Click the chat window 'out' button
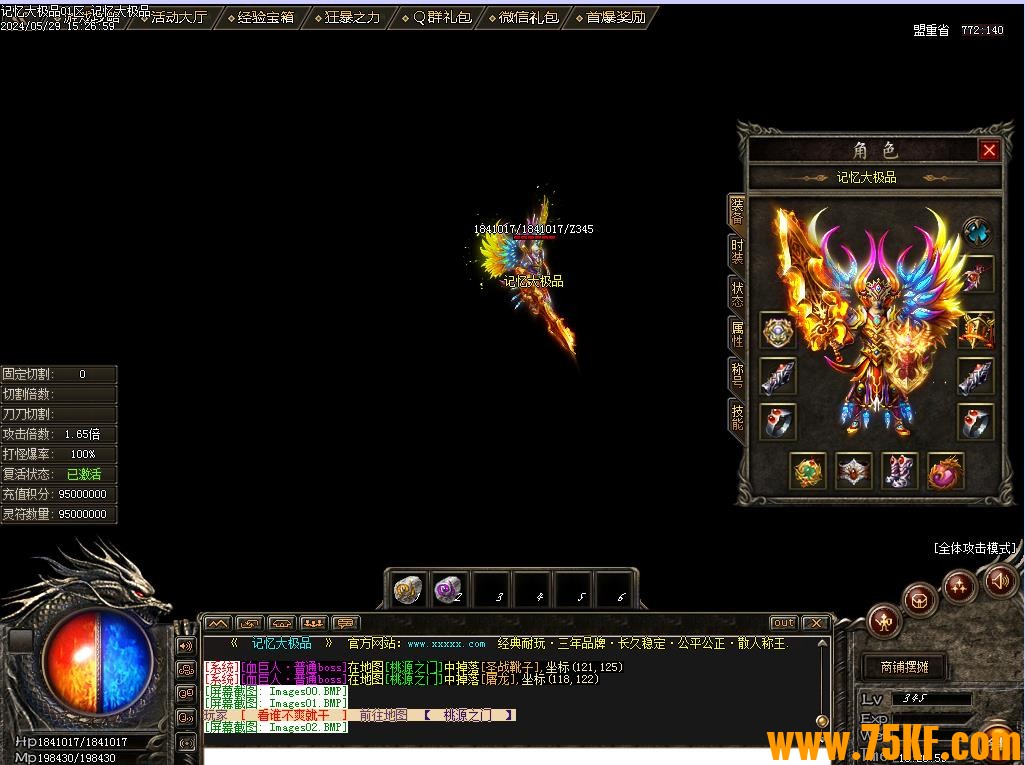The height and width of the screenshot is (765, 1025). [x=783, y=623]
